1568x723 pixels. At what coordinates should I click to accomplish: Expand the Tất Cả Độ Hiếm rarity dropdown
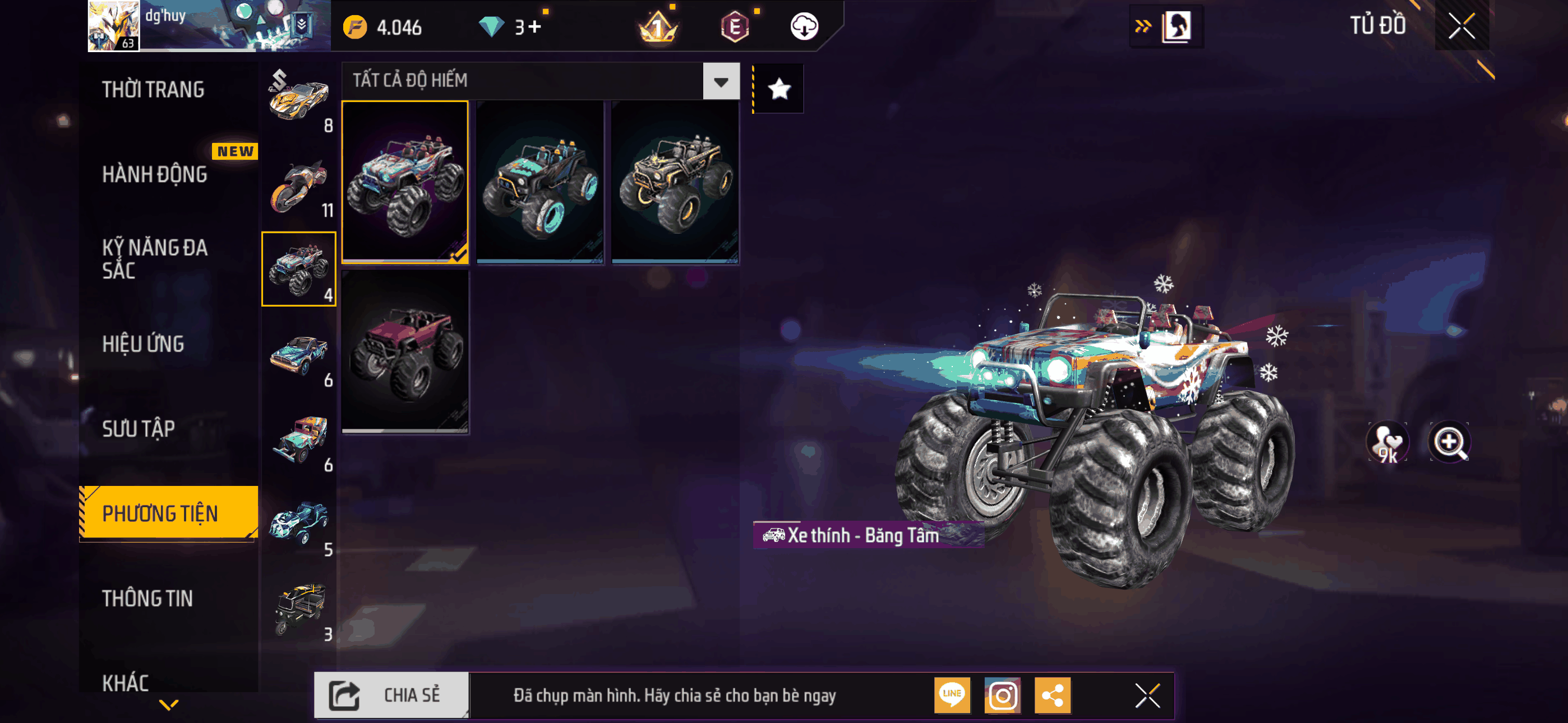point(721,81)
